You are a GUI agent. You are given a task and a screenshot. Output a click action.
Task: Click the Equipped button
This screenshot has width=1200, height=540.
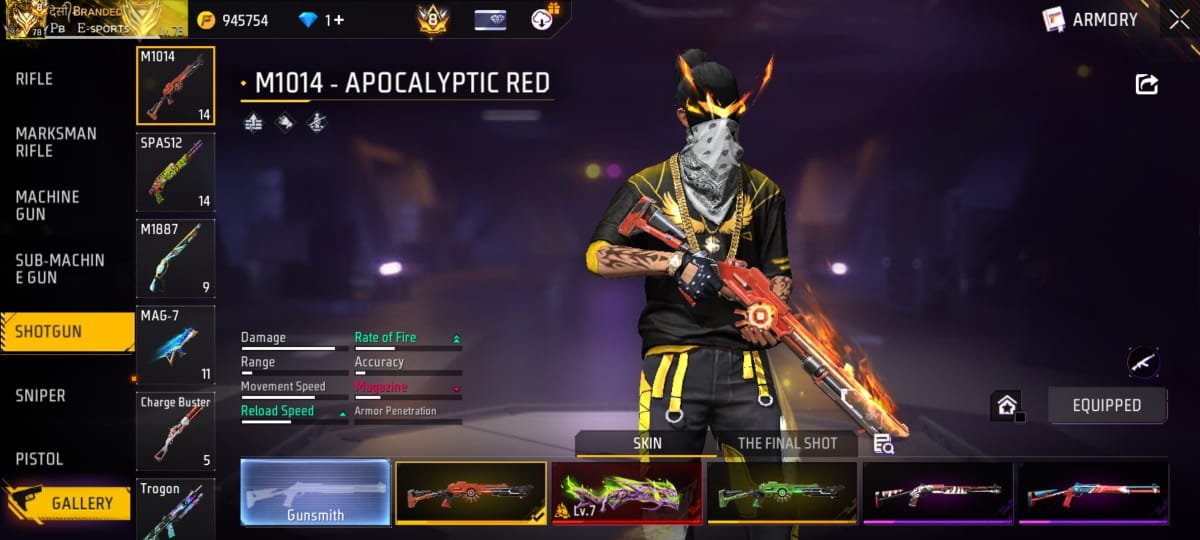coord(1107,405)
